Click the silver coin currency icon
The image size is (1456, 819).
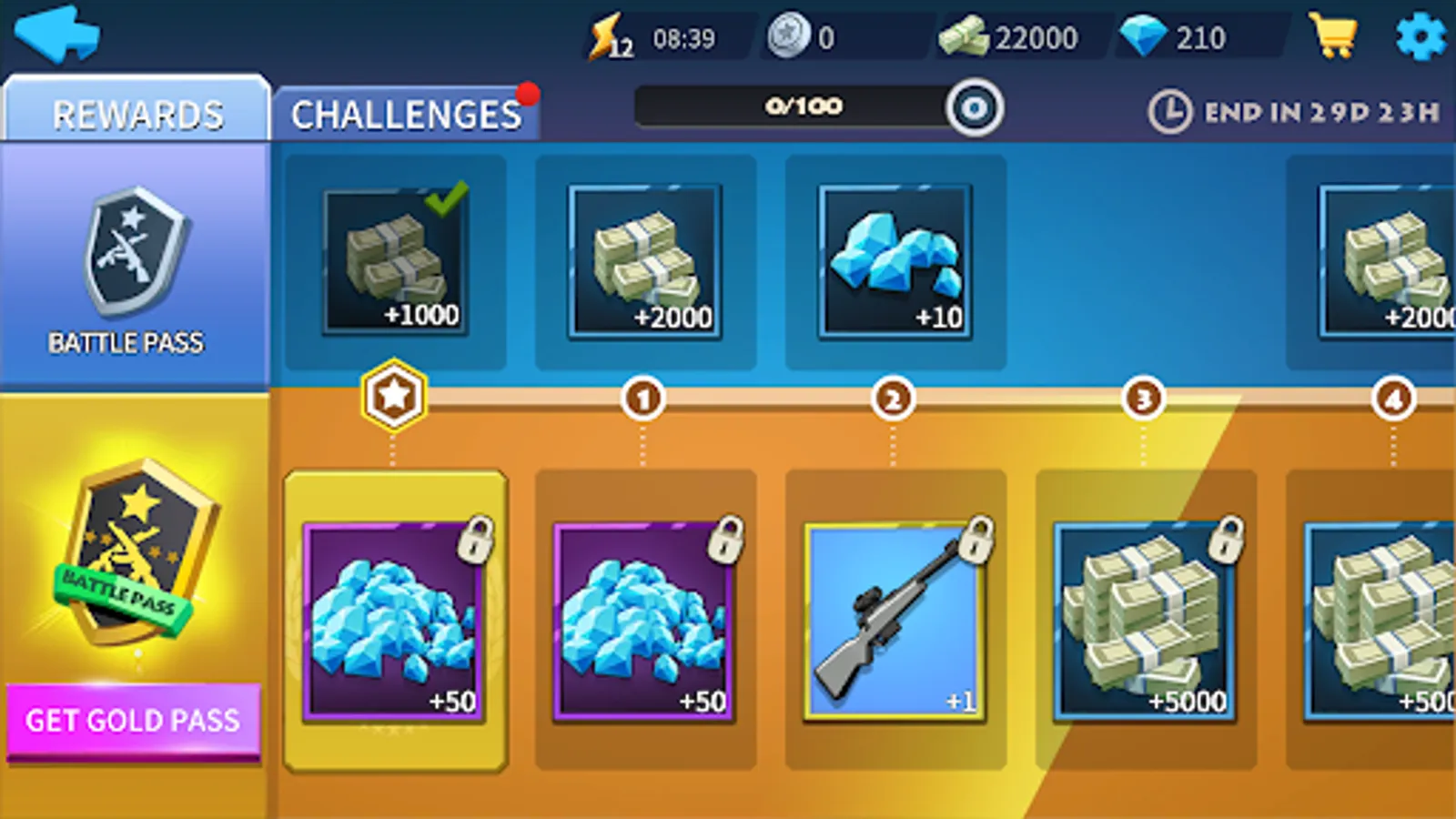[788, 35]
